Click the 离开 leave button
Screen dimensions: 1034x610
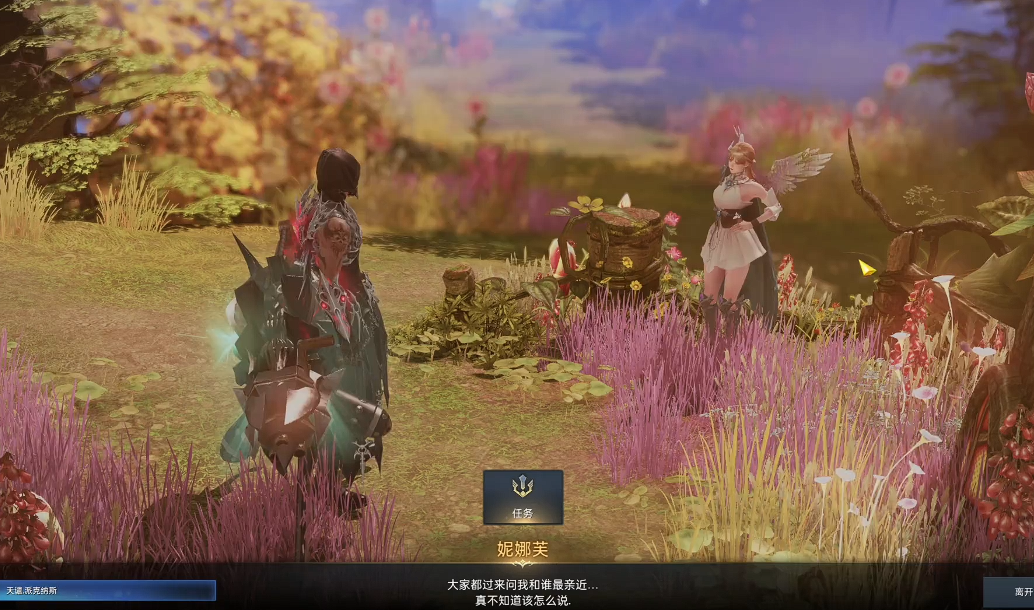(x=1010, y=590)
